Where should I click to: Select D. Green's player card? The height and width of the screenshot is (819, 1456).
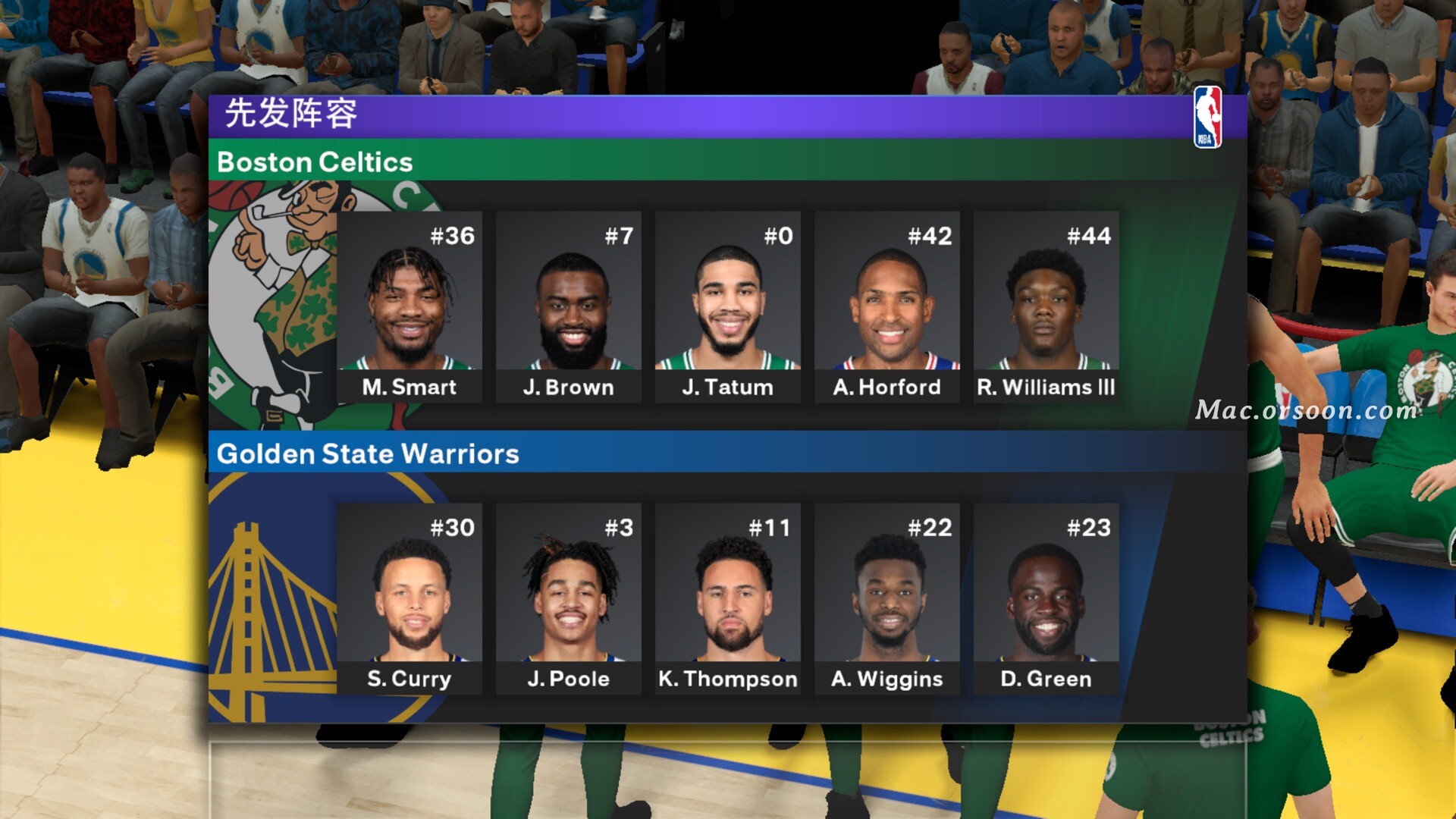click(1046, 595)
